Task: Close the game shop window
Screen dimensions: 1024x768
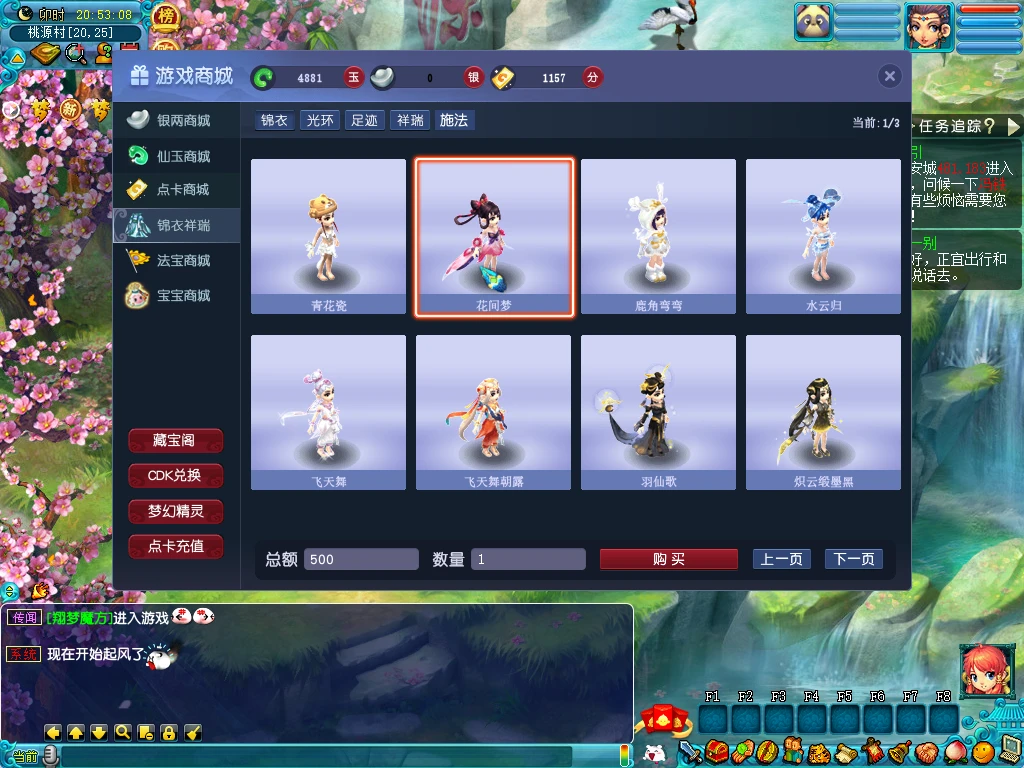Action: point(889,77)
